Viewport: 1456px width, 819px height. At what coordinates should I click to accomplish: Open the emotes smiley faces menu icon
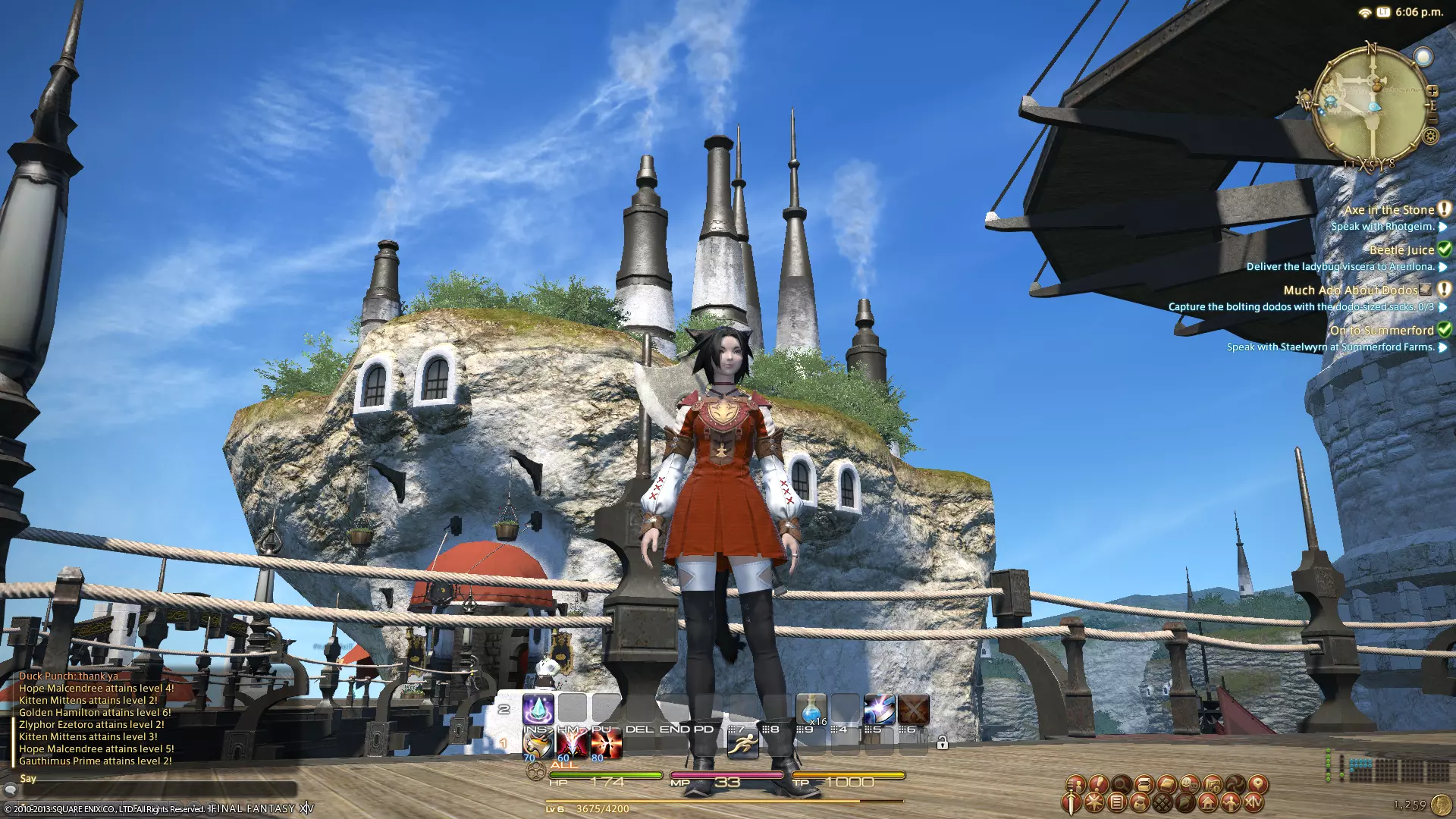(1189, 784)
